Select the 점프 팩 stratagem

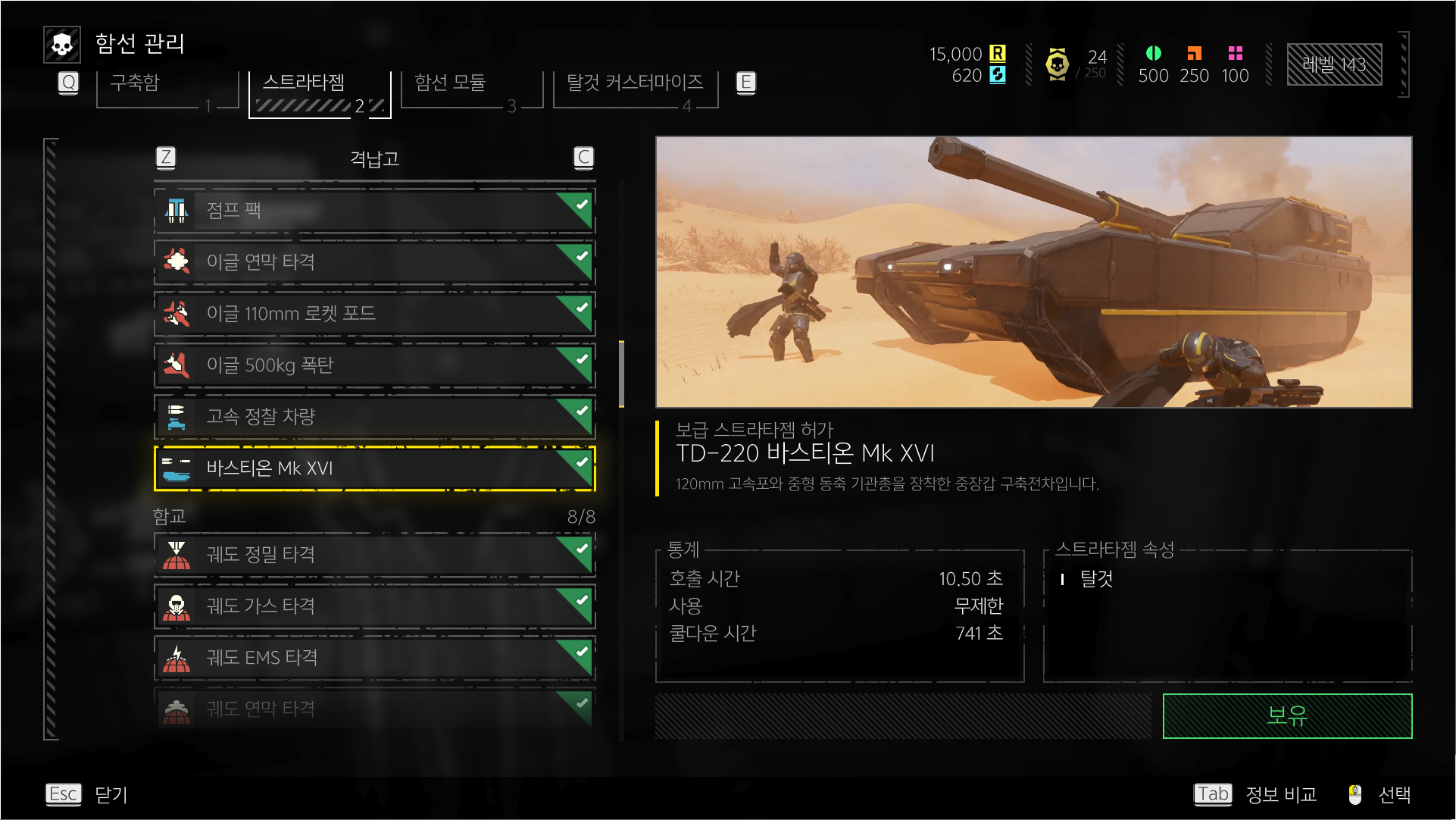tap(374, 210)
